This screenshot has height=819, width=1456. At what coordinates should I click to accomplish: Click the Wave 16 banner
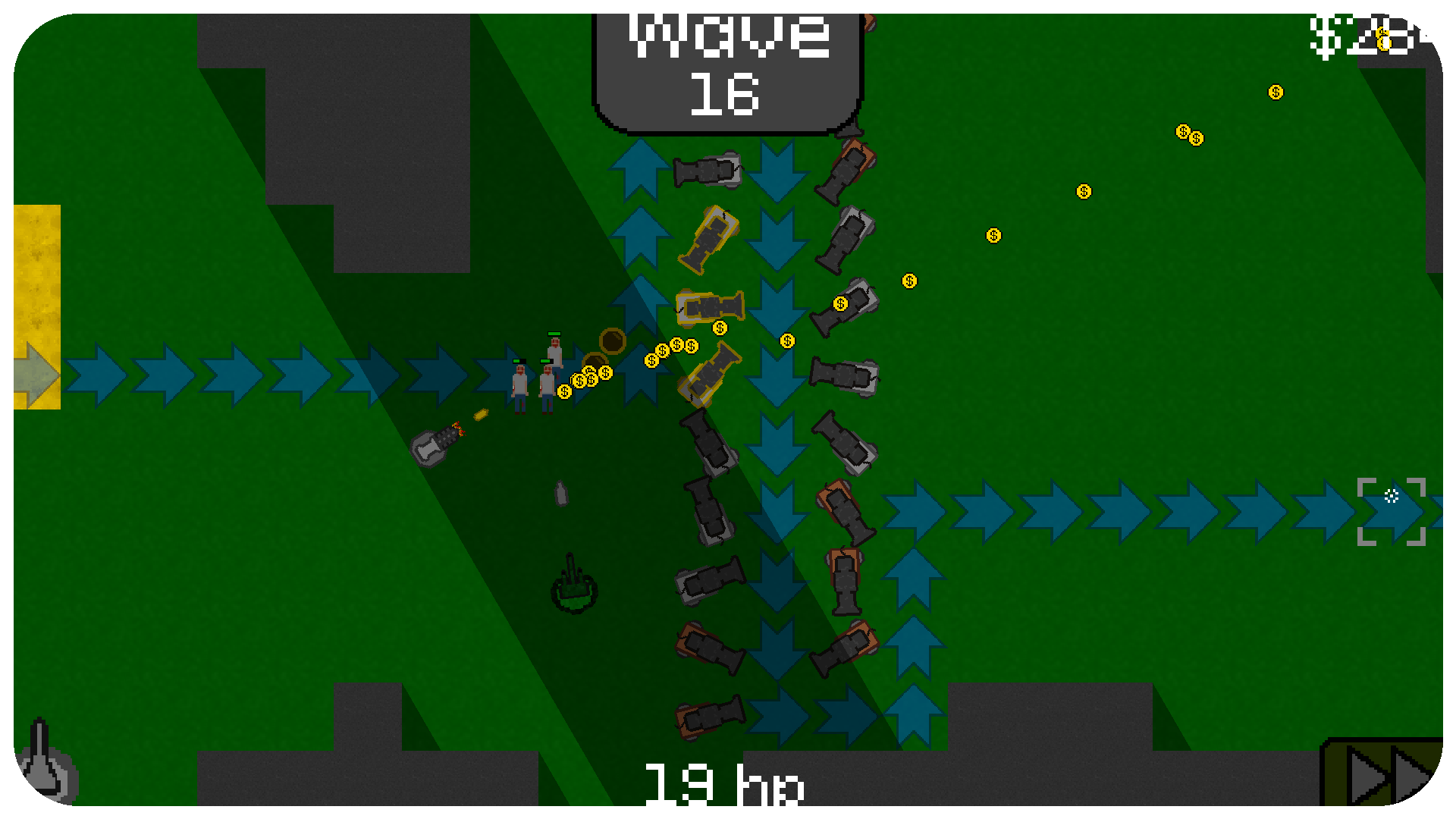click(728, 64)
